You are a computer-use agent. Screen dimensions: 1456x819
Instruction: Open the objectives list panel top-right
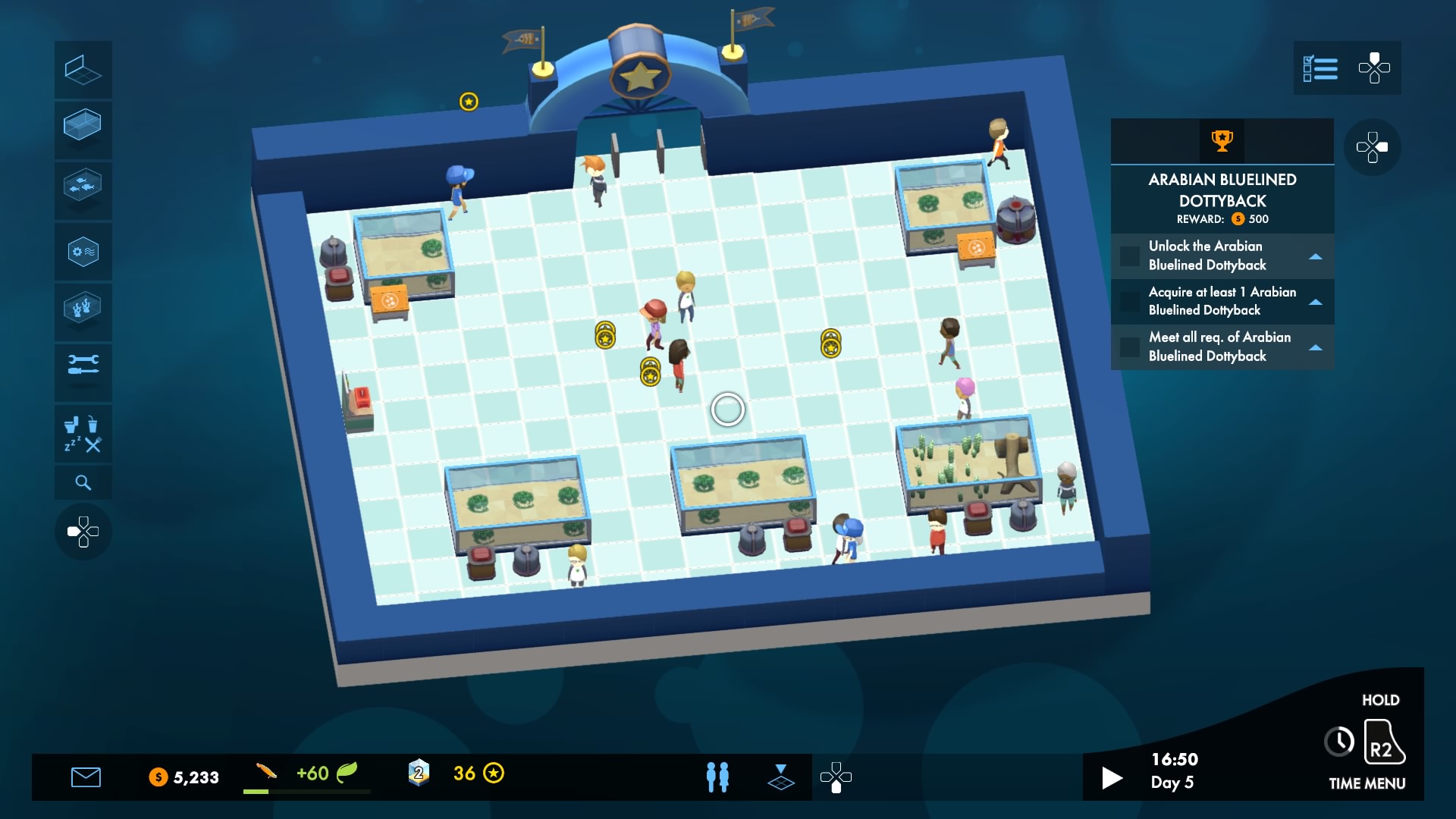pos(1323,68)
